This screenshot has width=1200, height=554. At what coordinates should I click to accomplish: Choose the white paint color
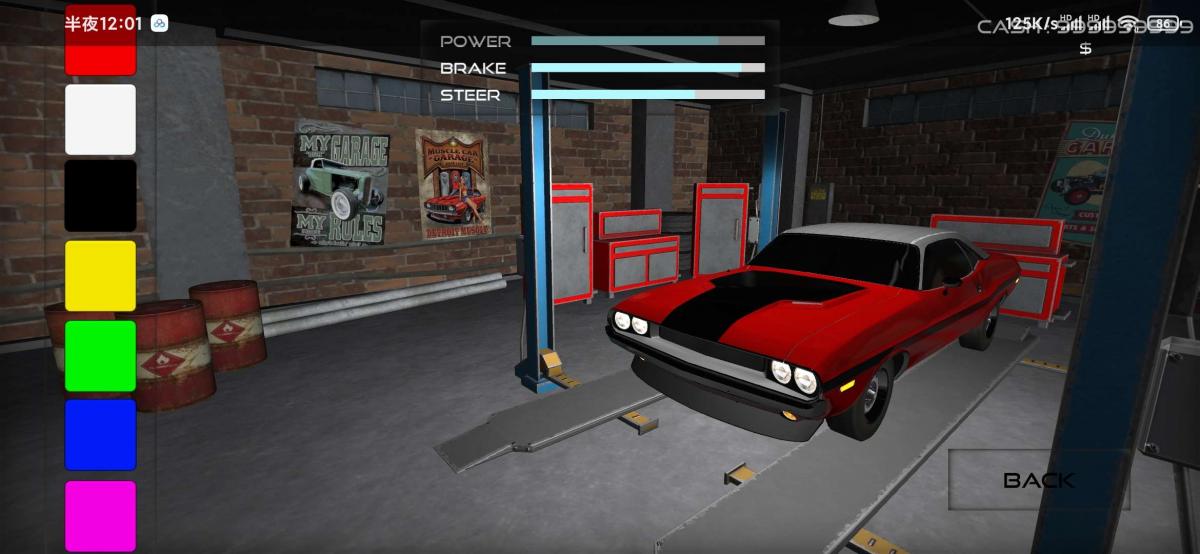point(100,119)
